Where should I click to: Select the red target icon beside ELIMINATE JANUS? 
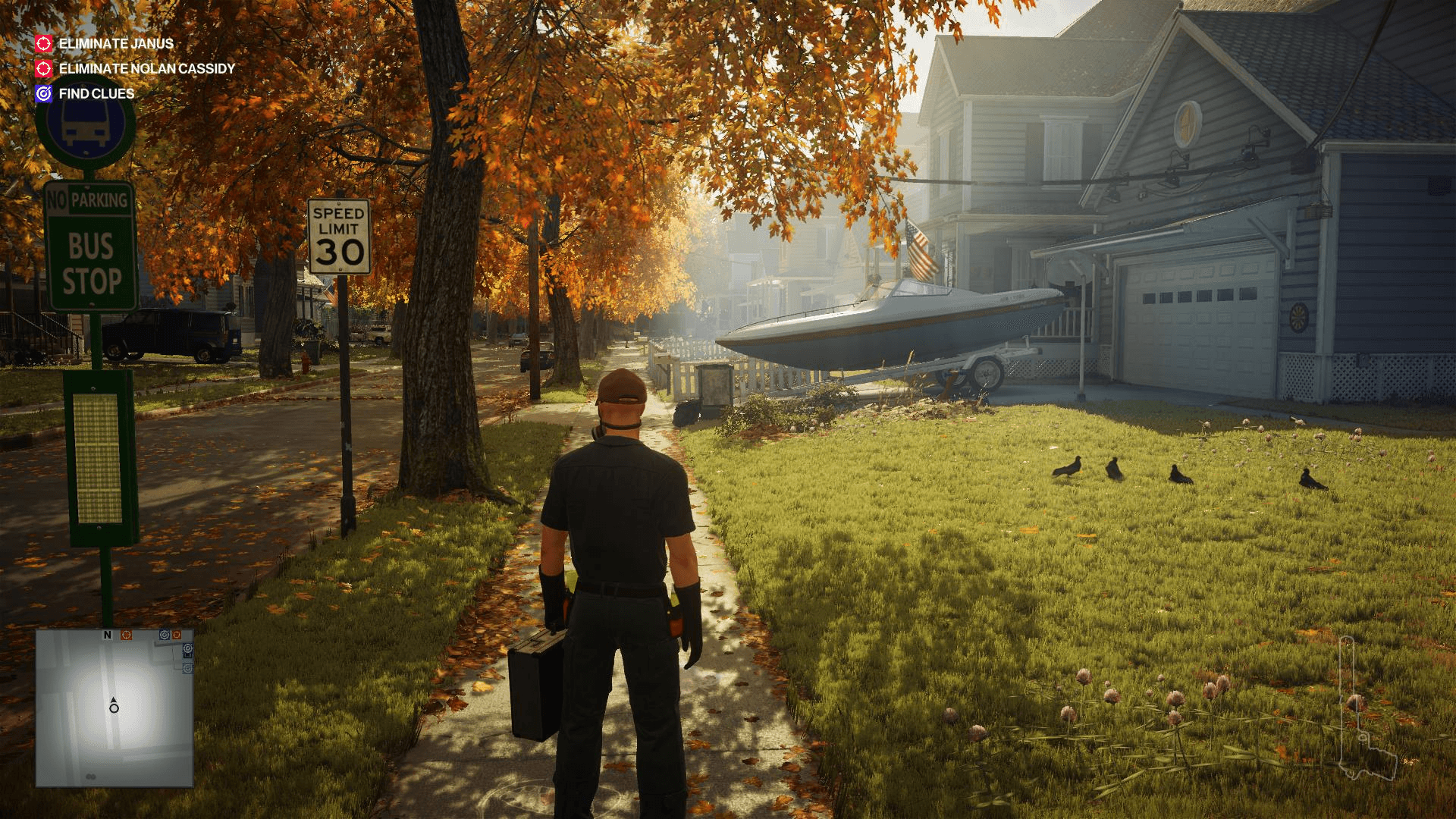(x=42, y=44)
